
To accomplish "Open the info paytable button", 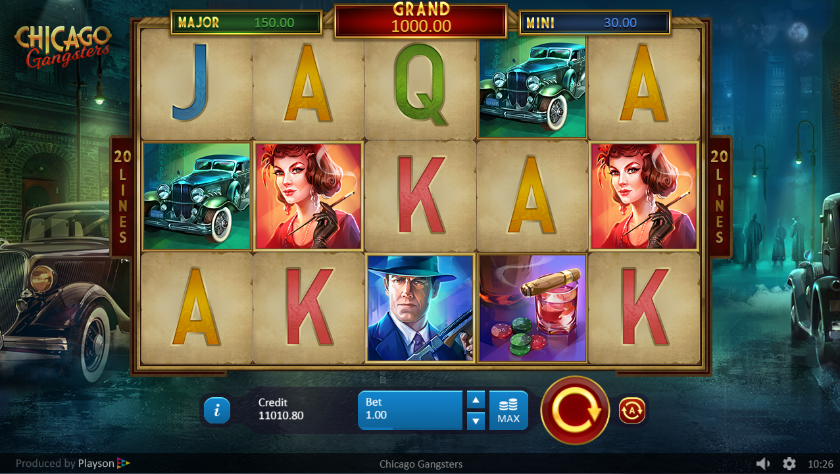I will coord(217,410).
